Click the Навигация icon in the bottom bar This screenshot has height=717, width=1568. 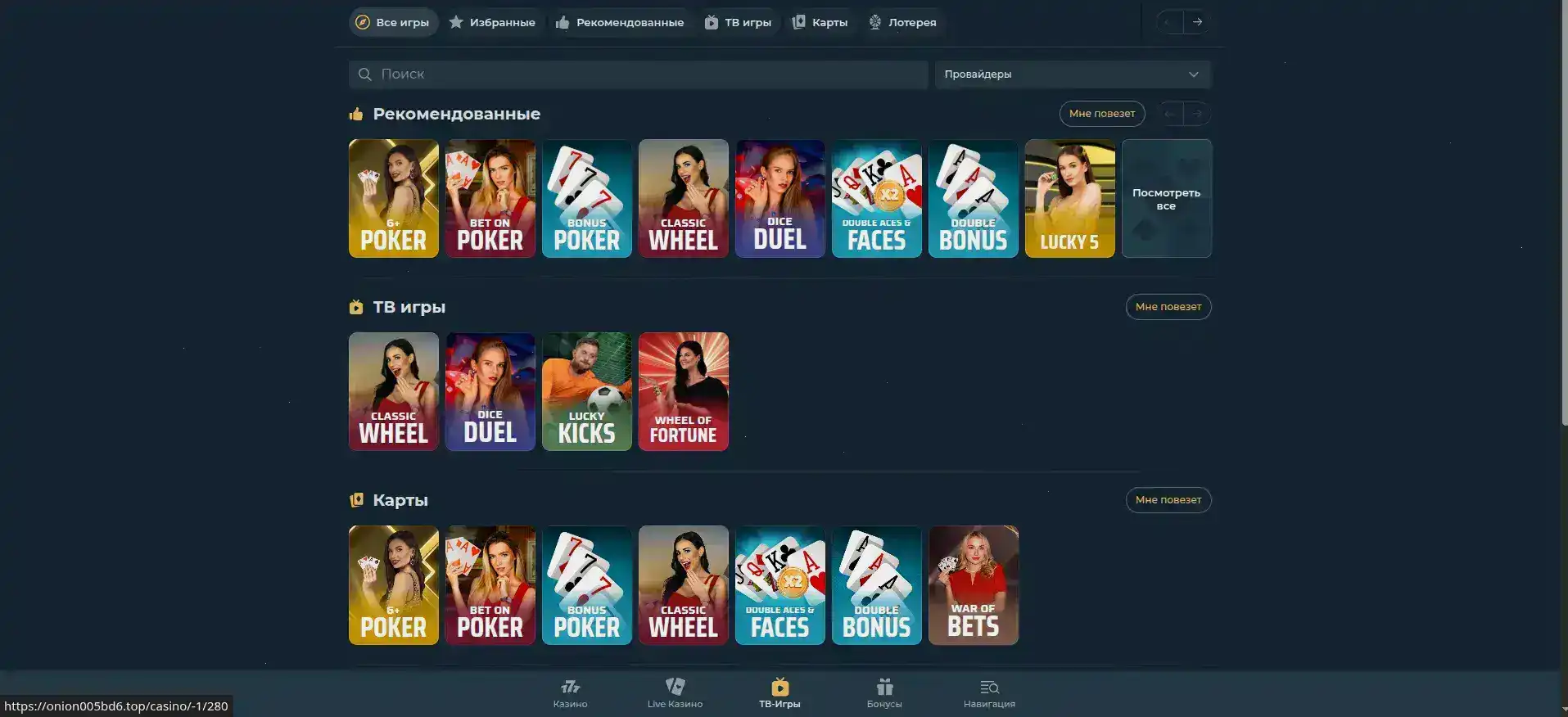point(988,686)
